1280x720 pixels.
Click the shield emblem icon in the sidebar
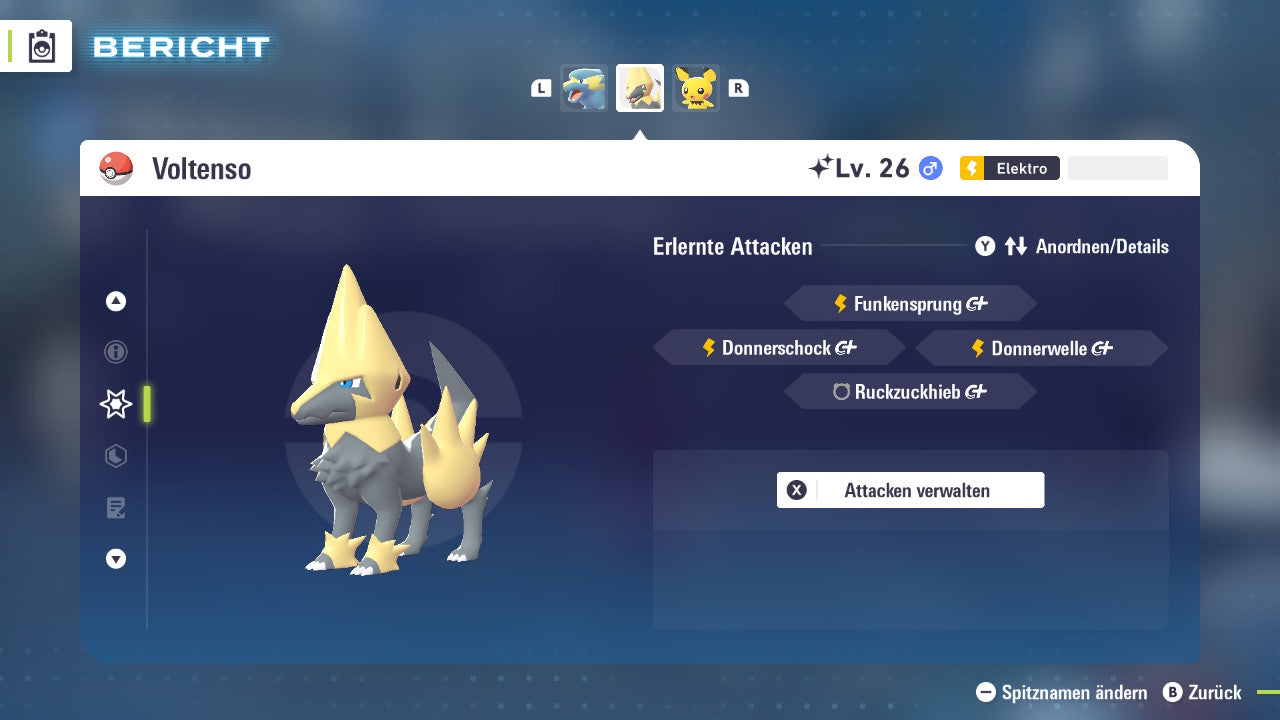(115, 456)
